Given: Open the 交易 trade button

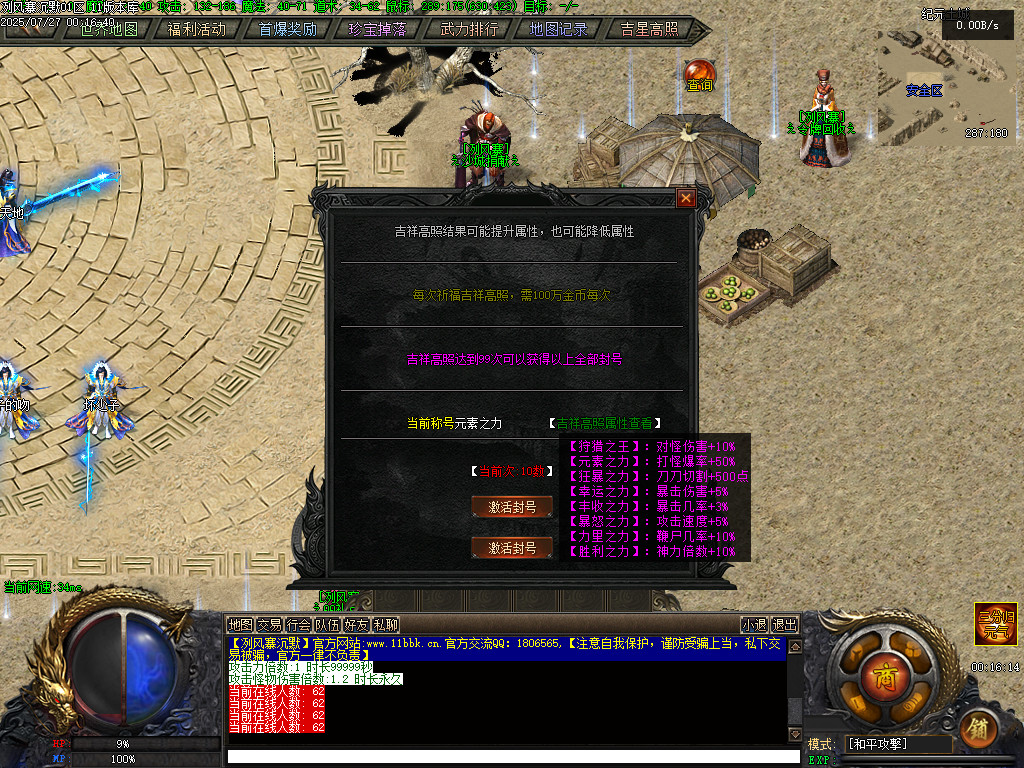Looking at the screenshot, I should tap(269, 625).
